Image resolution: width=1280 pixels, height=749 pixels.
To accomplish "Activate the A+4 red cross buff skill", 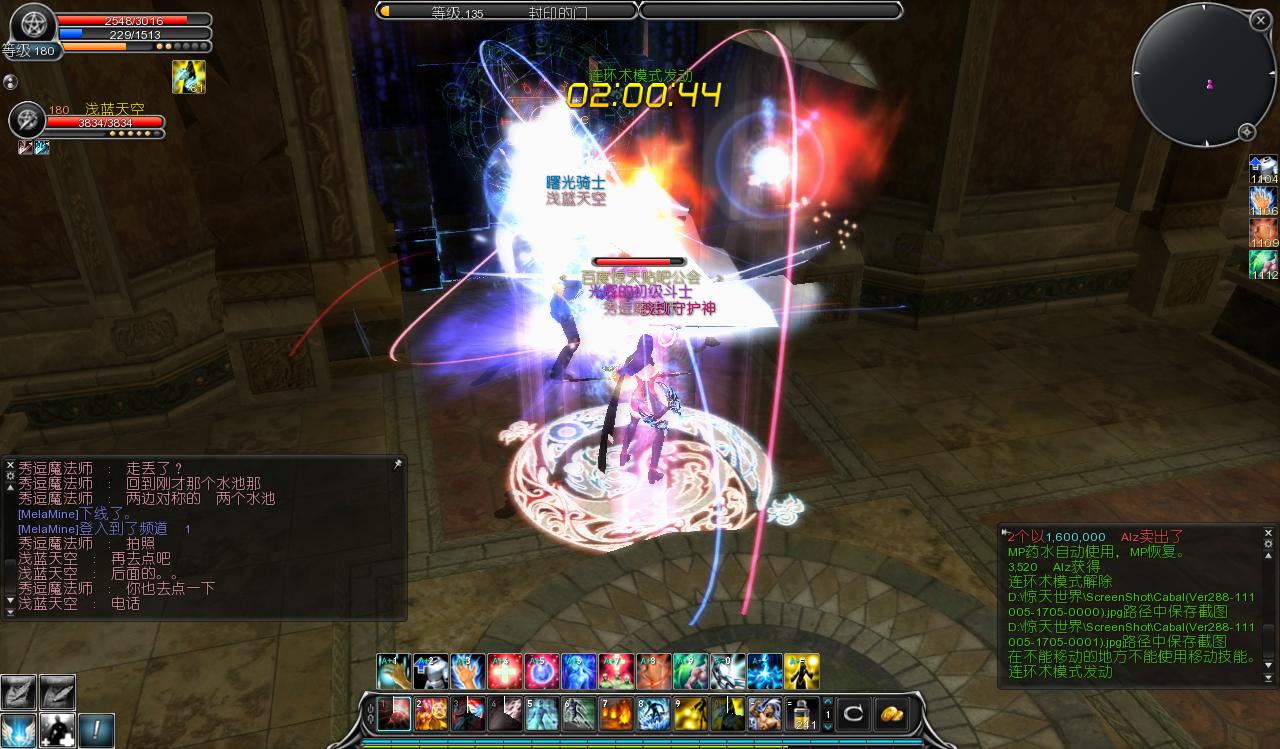I will point(505,672).
